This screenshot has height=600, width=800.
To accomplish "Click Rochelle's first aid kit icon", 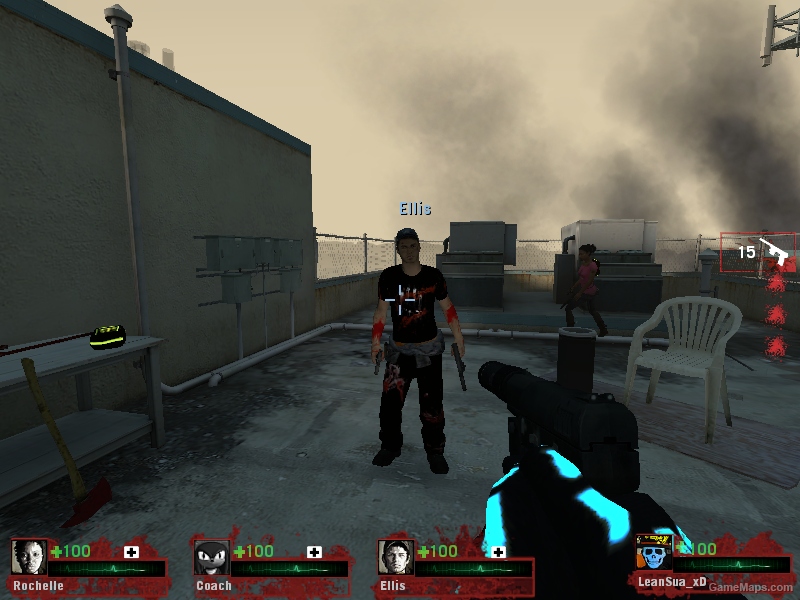I will (x=131, y=552).
